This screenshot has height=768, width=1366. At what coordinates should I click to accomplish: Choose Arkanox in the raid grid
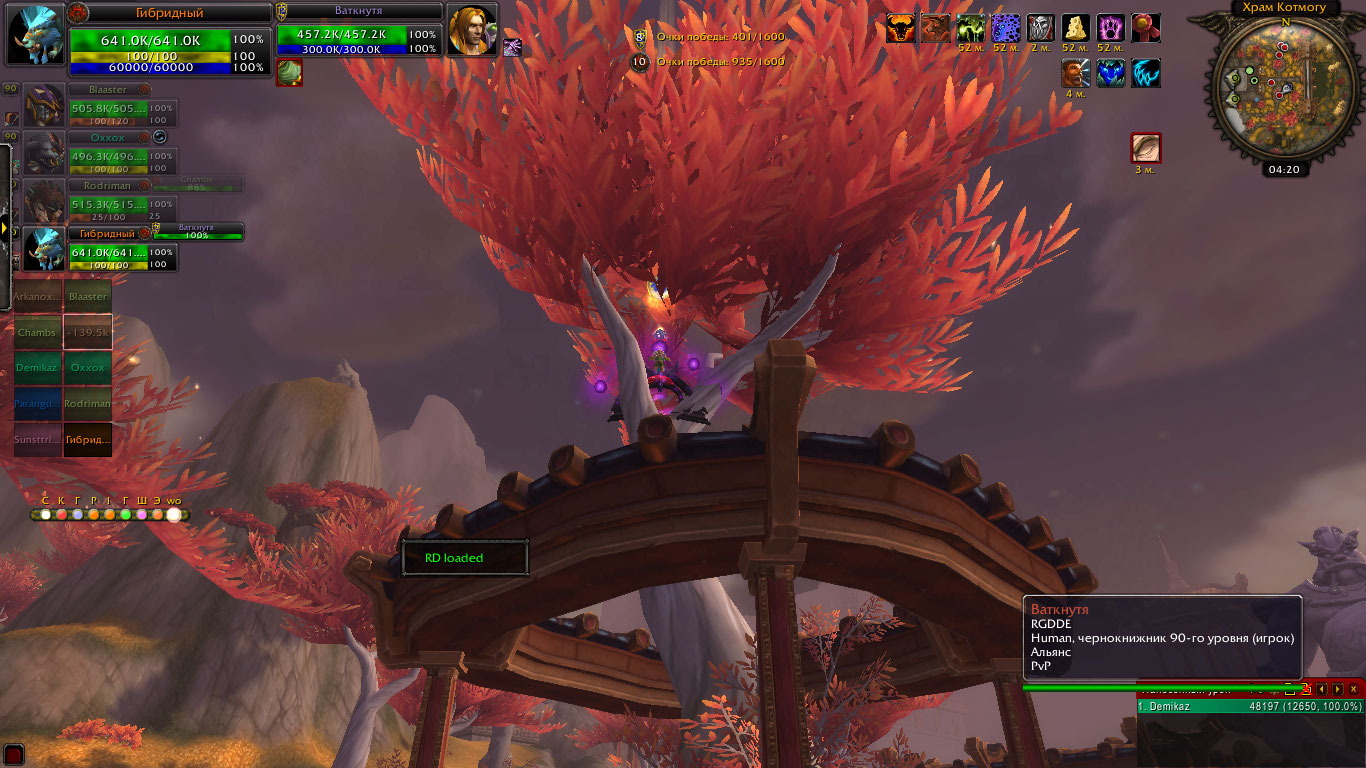[x=37, y=296]
